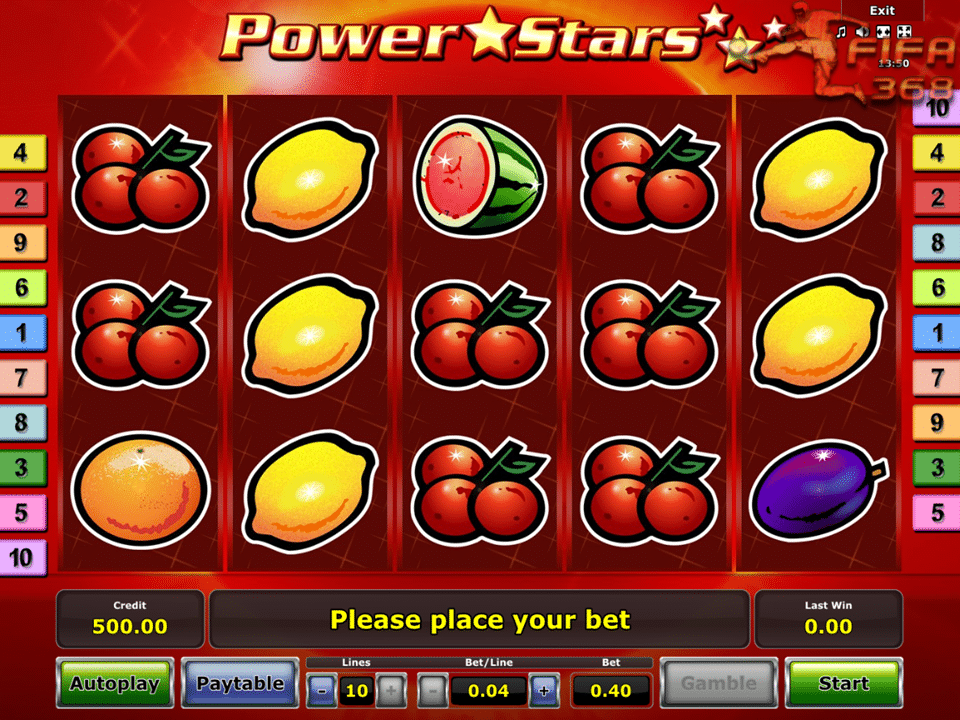Open the Paytable

(240, 684)
